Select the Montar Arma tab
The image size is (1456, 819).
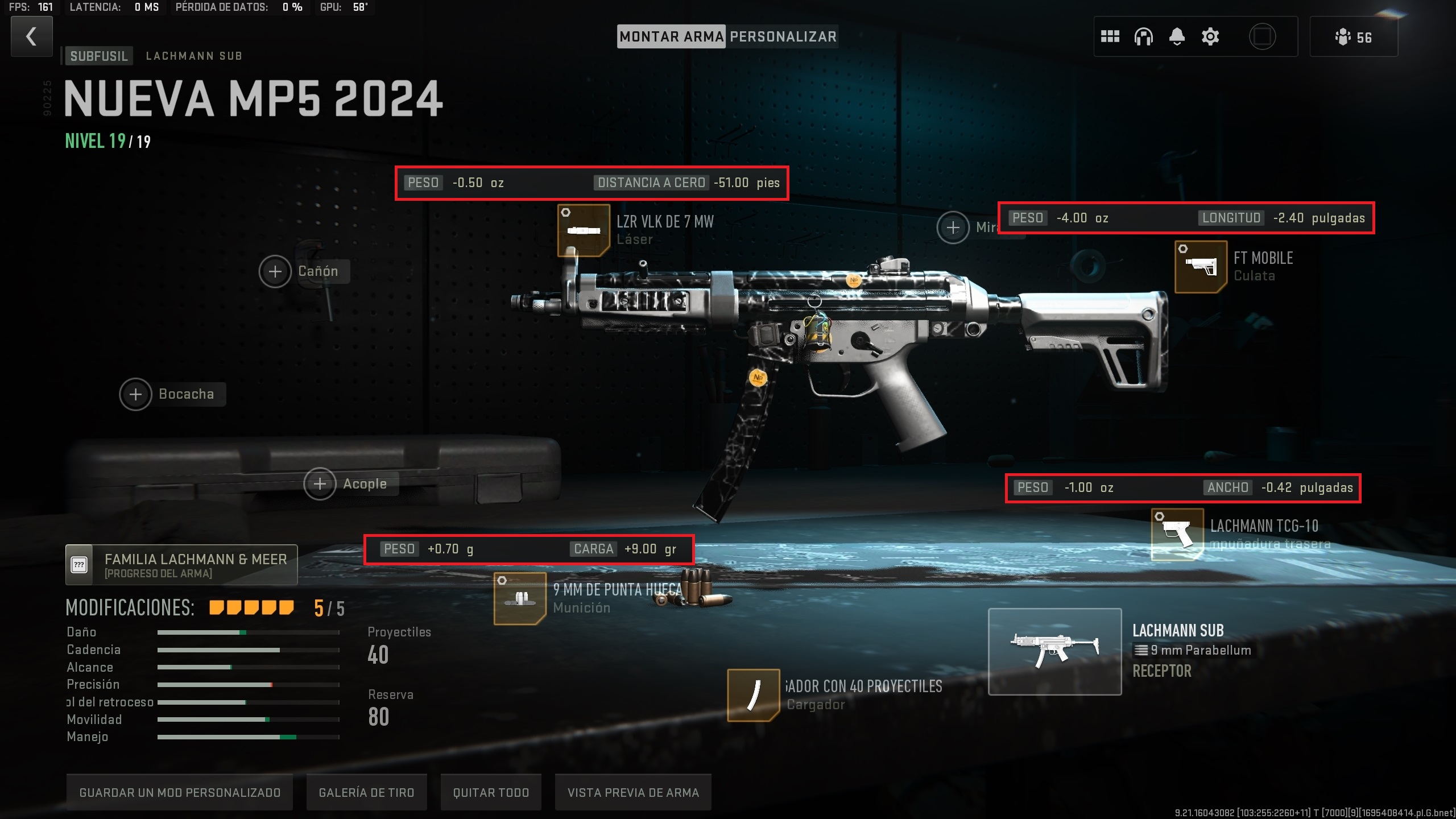pyautogui.click(x=671, y=36)
